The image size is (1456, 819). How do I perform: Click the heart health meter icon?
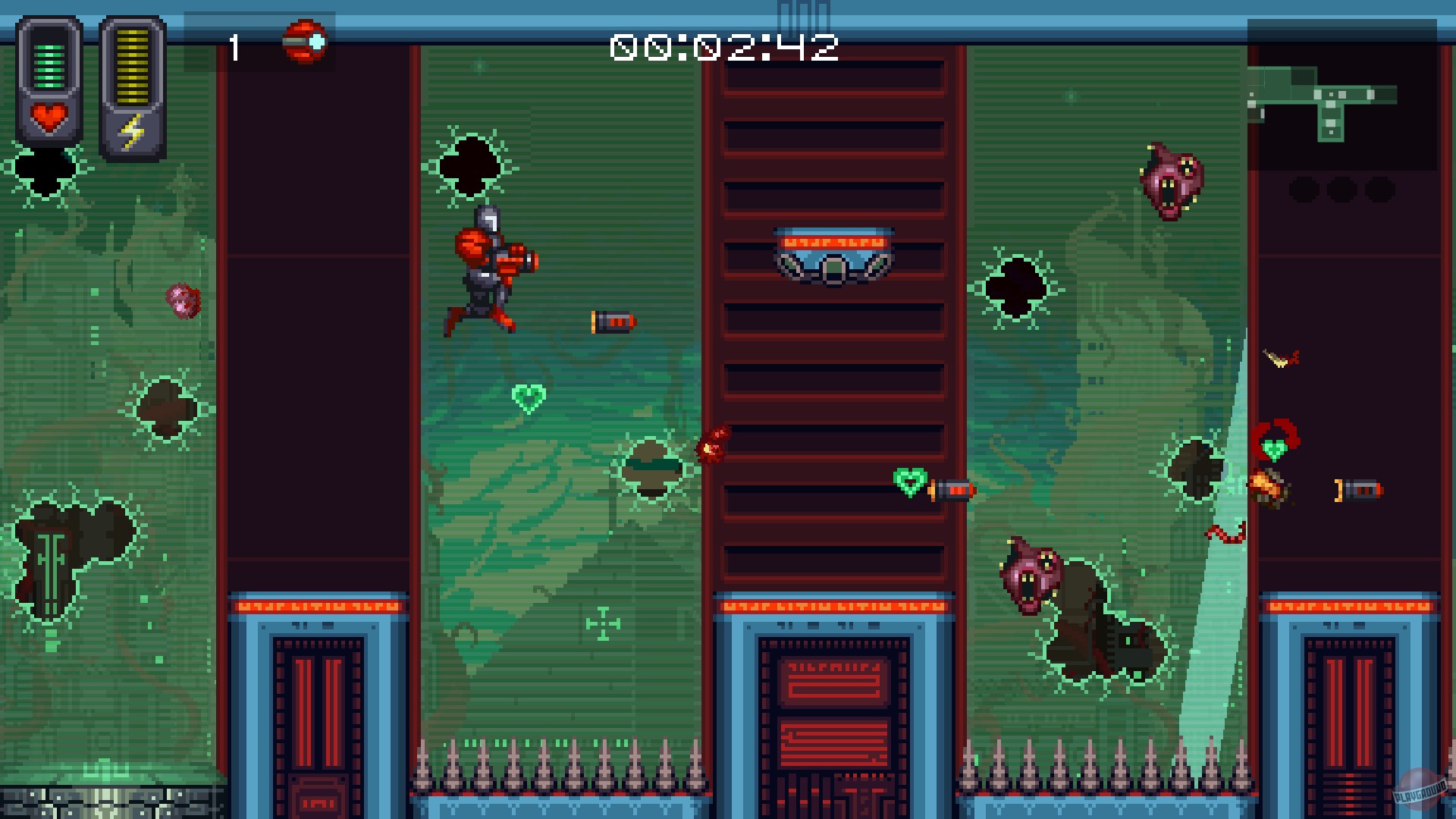(x=47, y=118)
